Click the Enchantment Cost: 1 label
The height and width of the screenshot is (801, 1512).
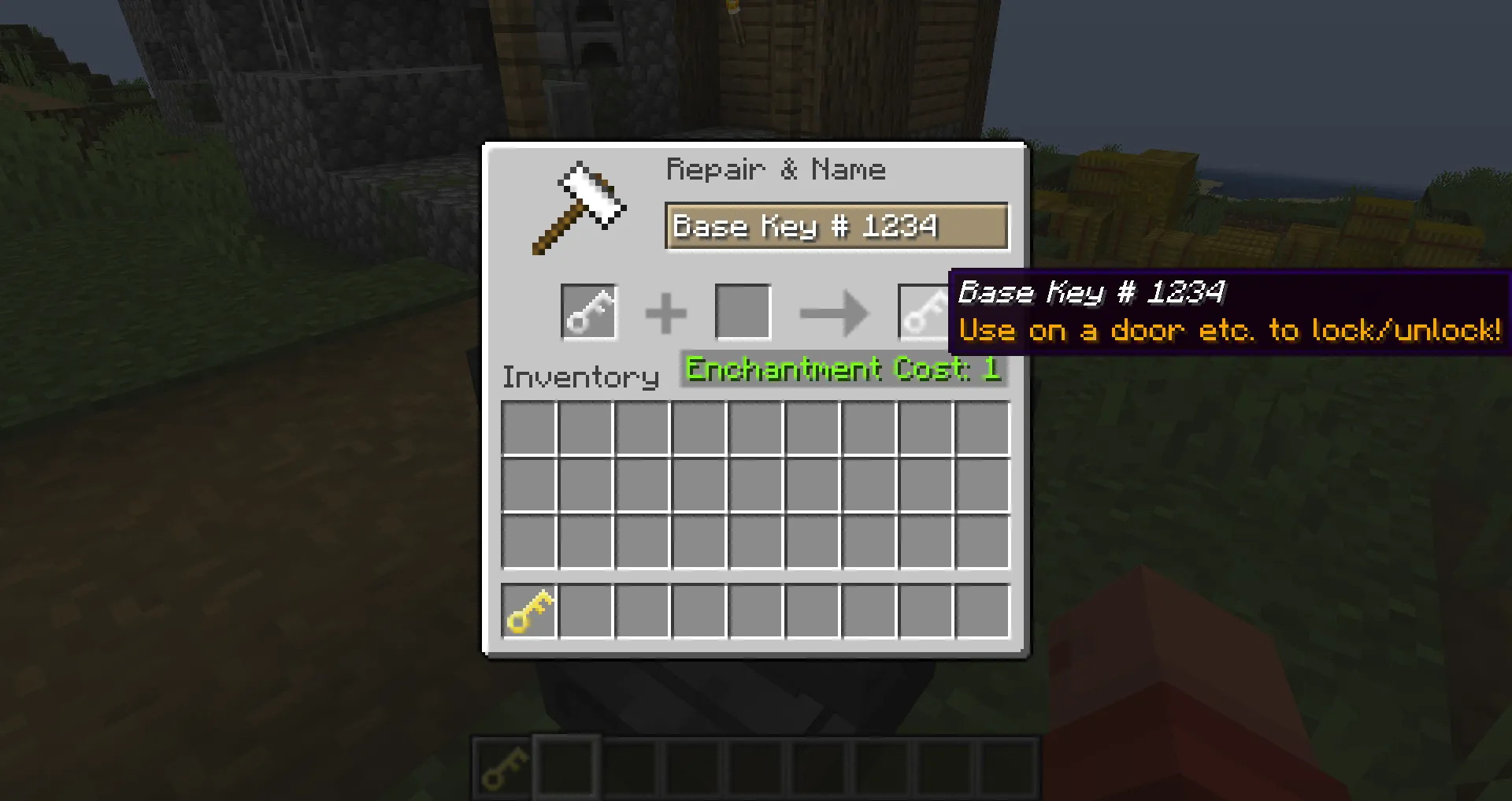point(843,369)
